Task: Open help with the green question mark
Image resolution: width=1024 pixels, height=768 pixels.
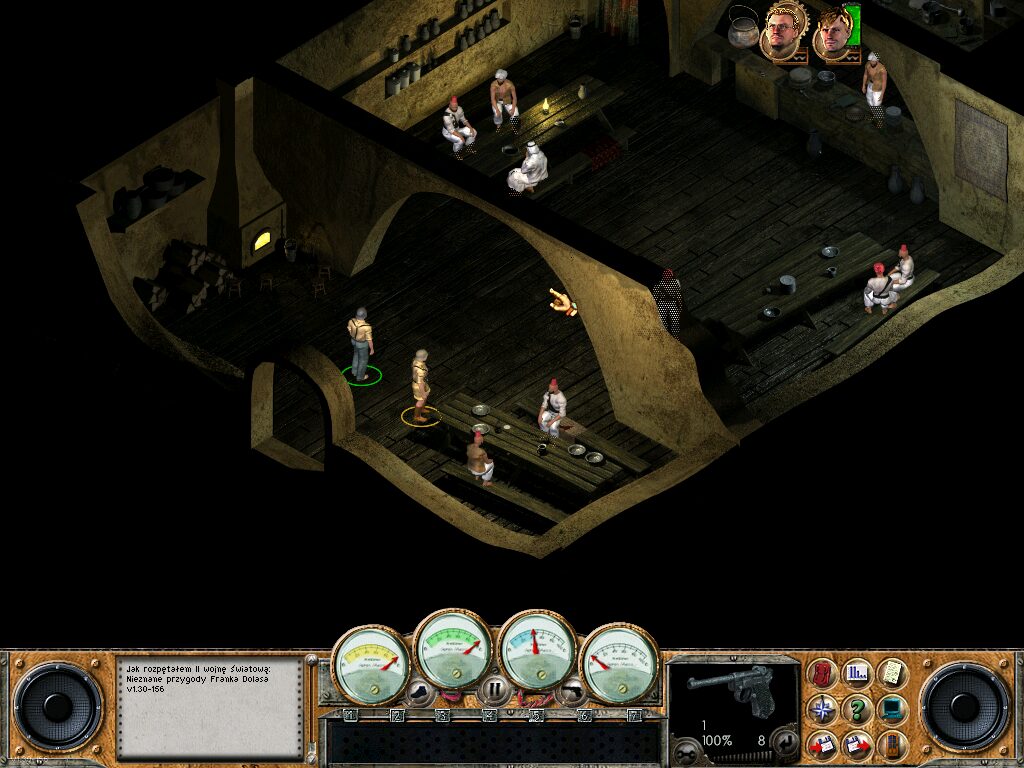Action: point(857,710)
